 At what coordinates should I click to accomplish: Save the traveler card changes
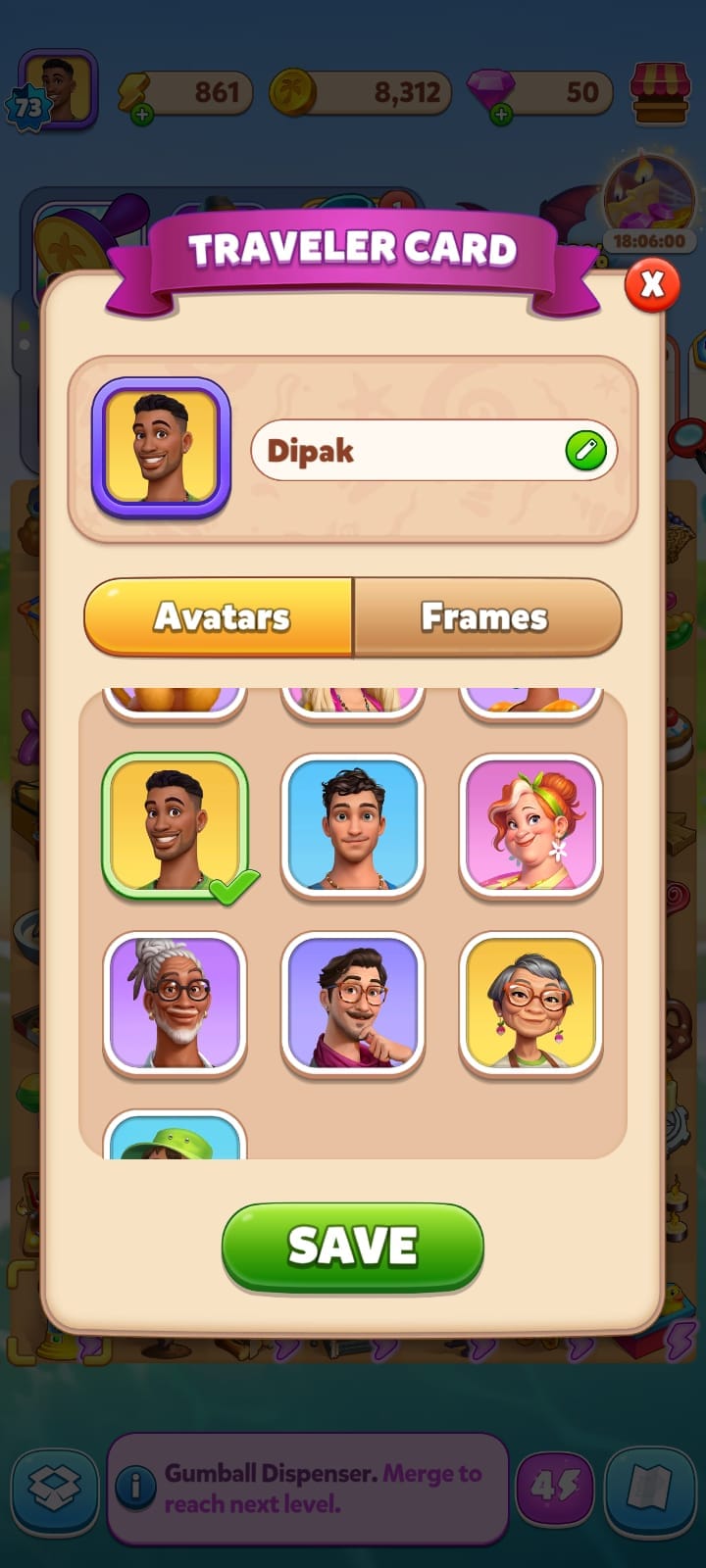coord(353,1246)
